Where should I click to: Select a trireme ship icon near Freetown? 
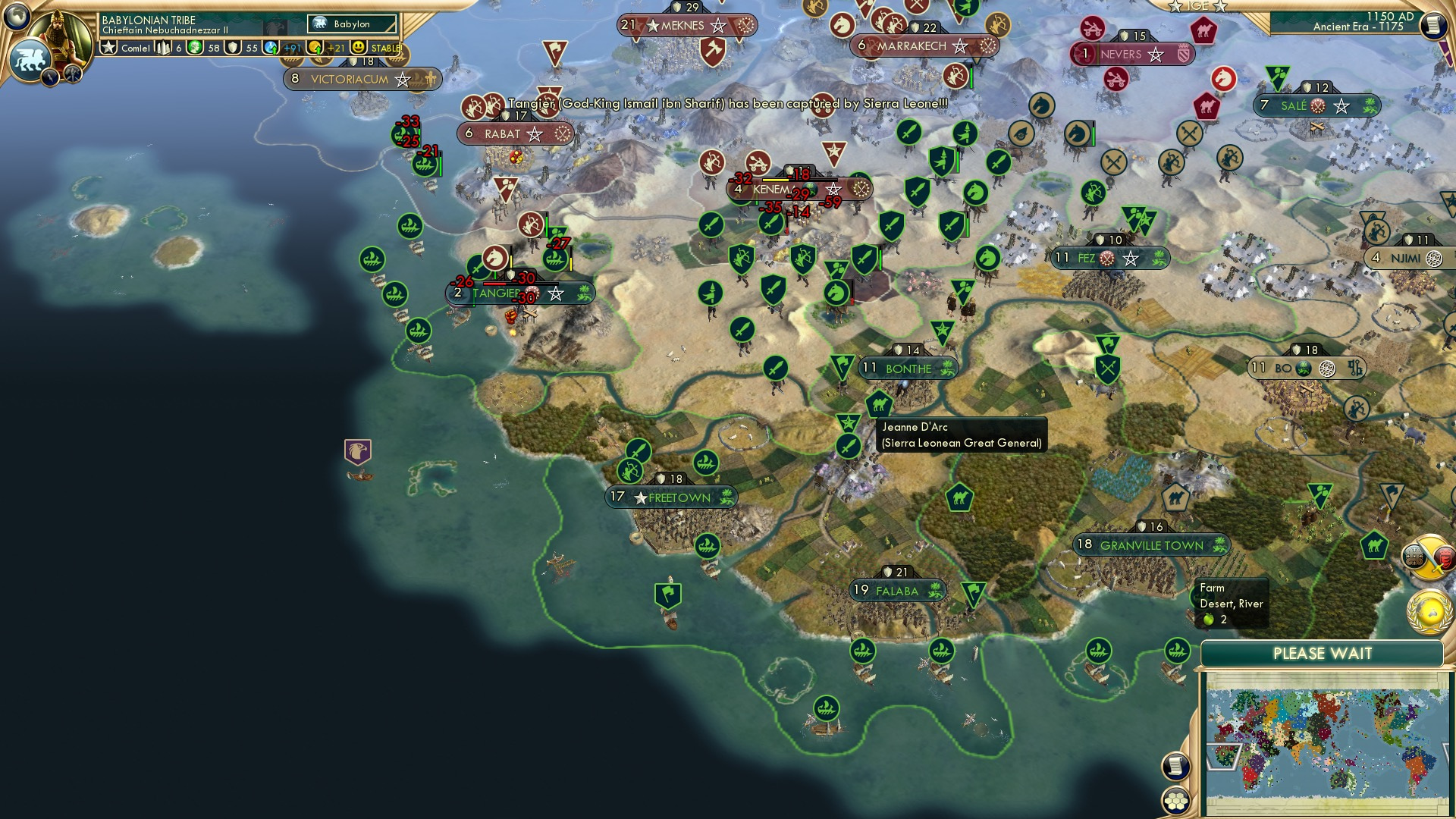click(x=705, y=460)
